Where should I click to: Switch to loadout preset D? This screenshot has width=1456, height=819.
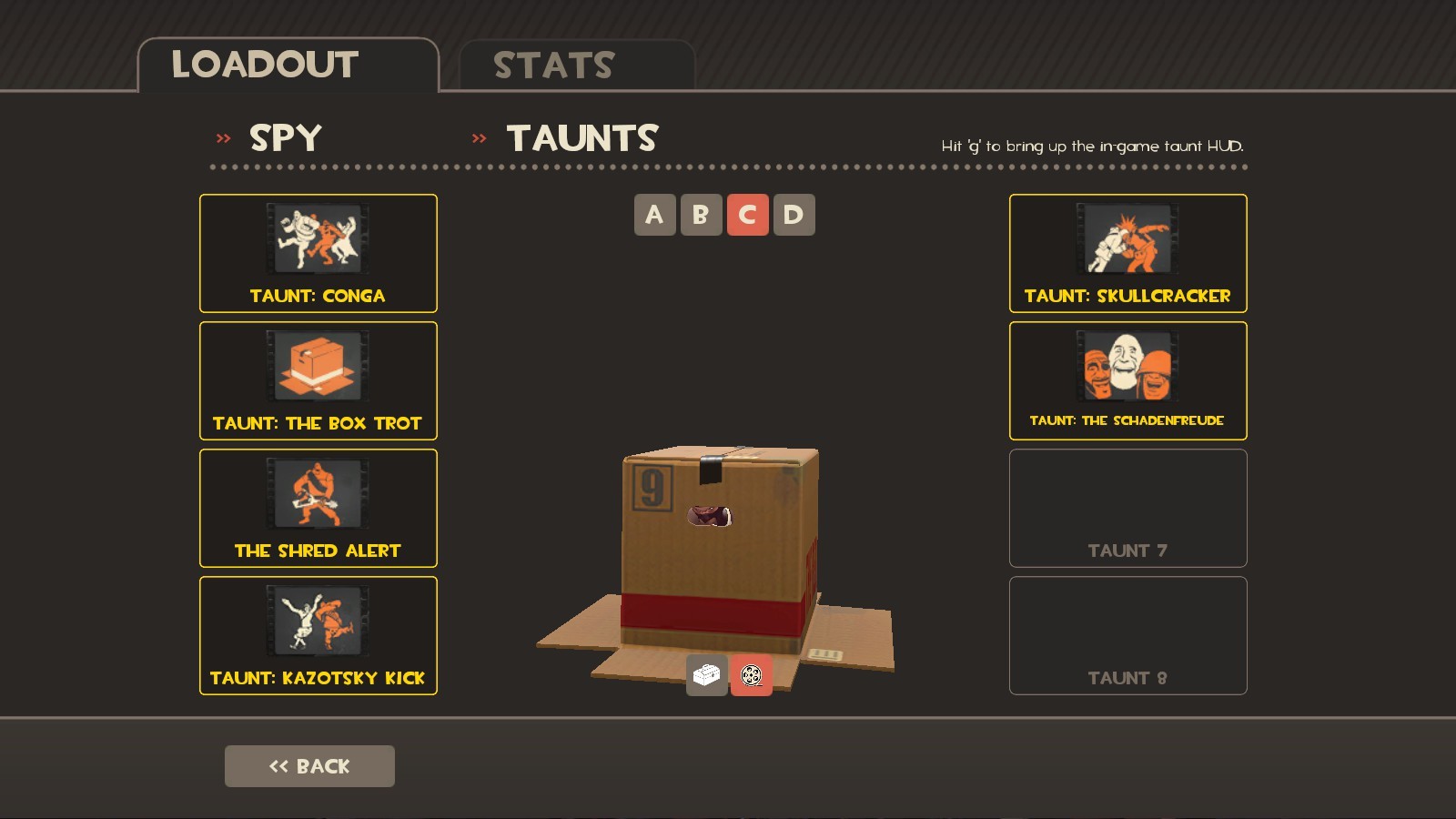[794, 215]
